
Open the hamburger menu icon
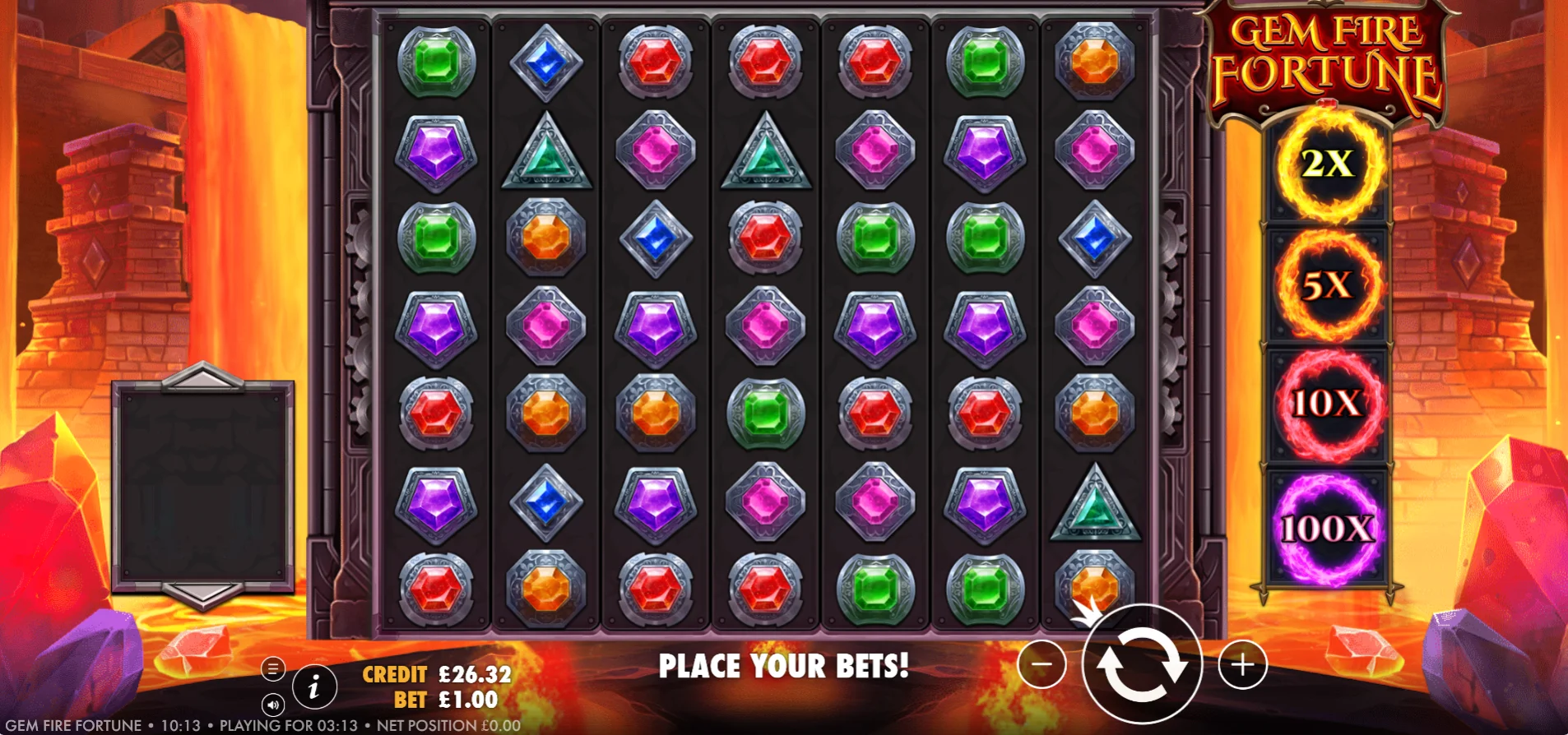273,668
